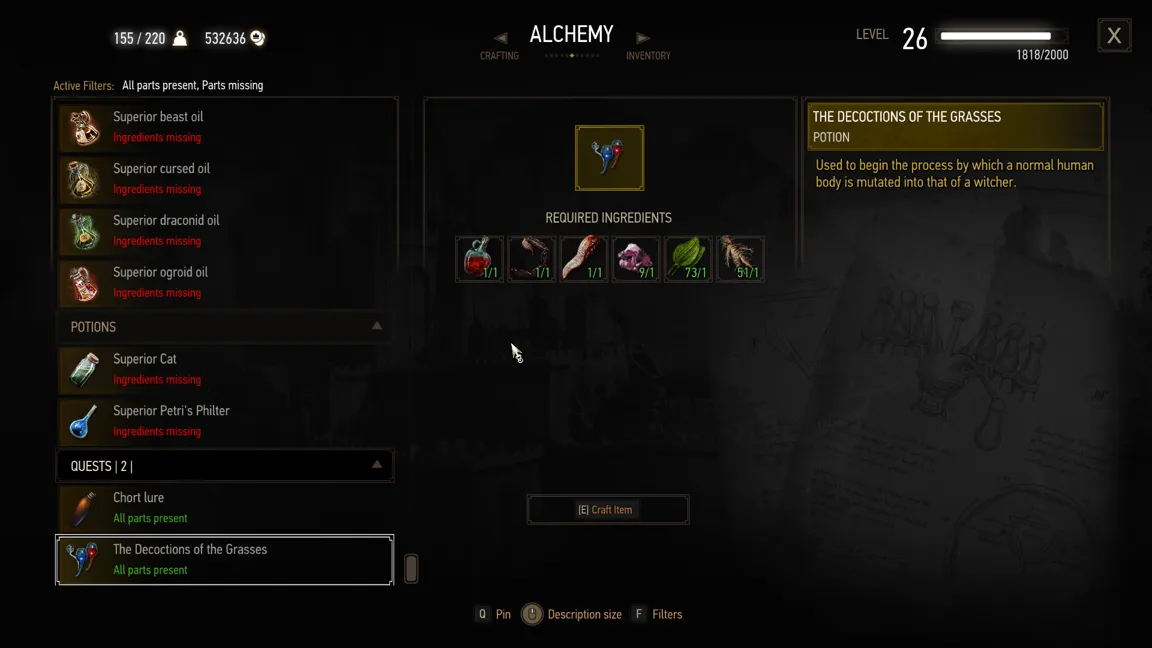
Task: Select the Chort lure recipe
Action: coord(225,508)
